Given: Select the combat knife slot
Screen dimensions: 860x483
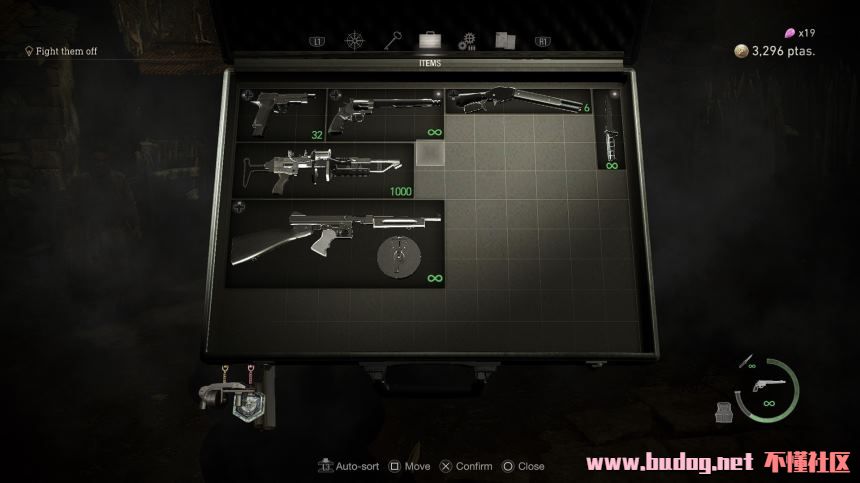Looking at the screenshot, I should [609, 130].
